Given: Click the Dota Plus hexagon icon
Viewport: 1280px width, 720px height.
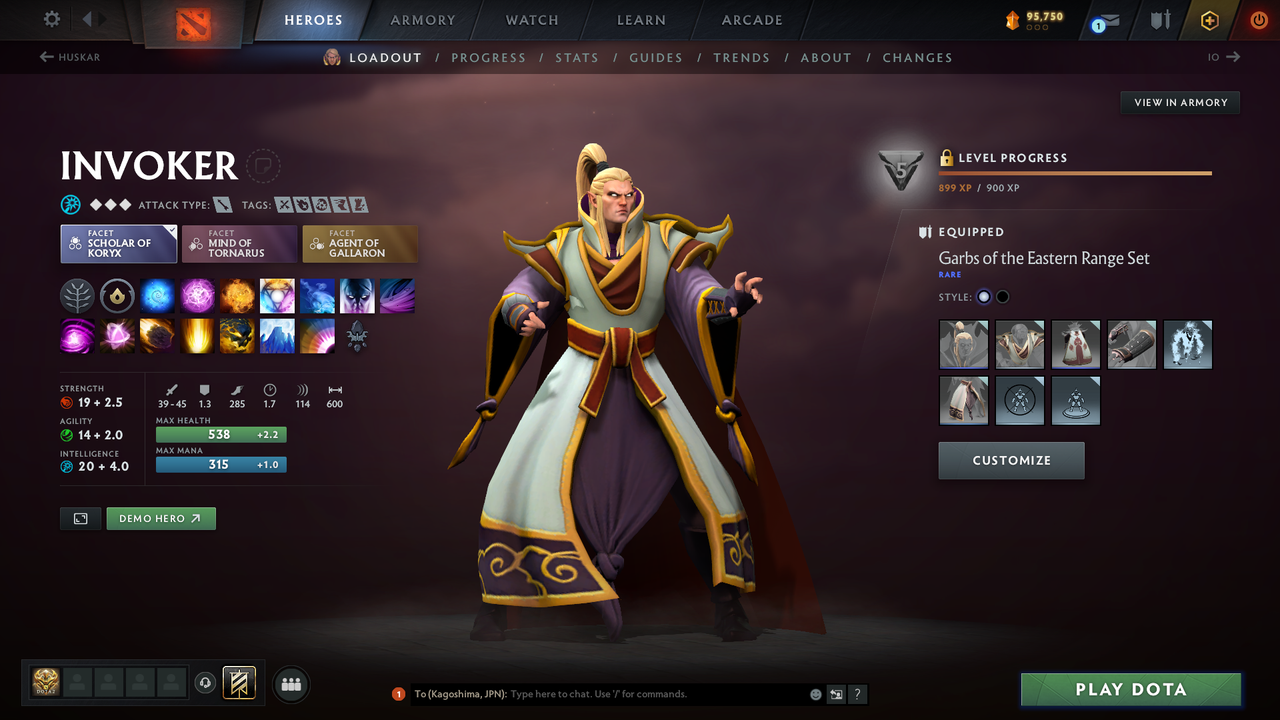Looking at the screenshot, I should pos(1210,18).
